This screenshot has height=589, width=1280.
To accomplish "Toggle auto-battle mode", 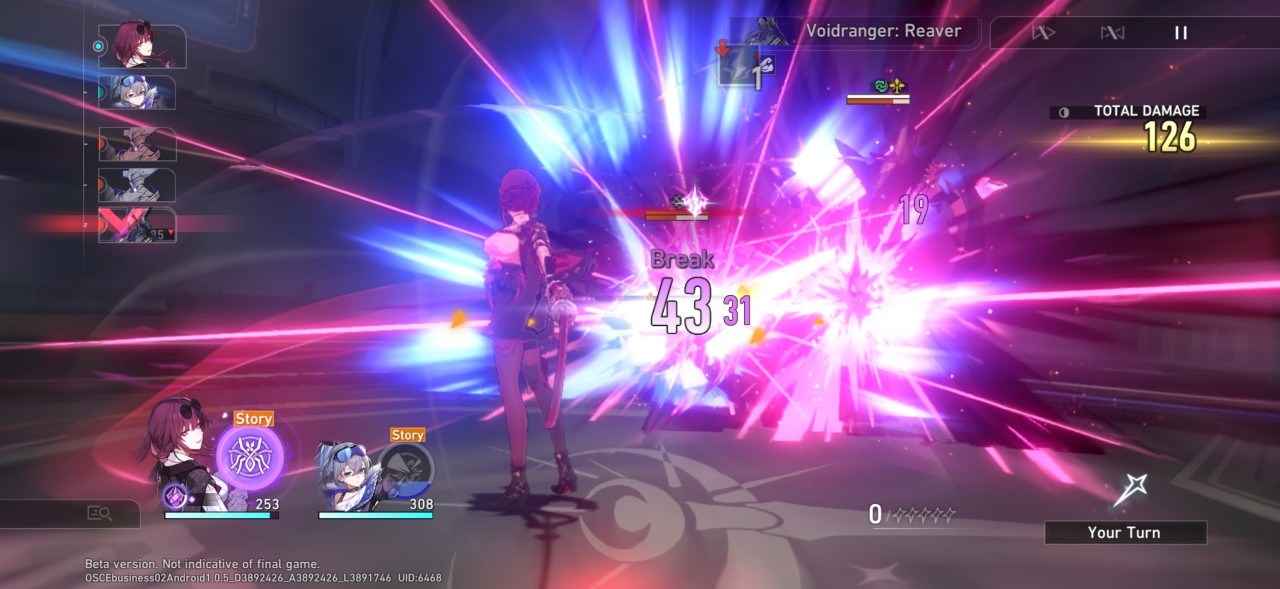I will pyautogui.click(x=1112, y=33).
